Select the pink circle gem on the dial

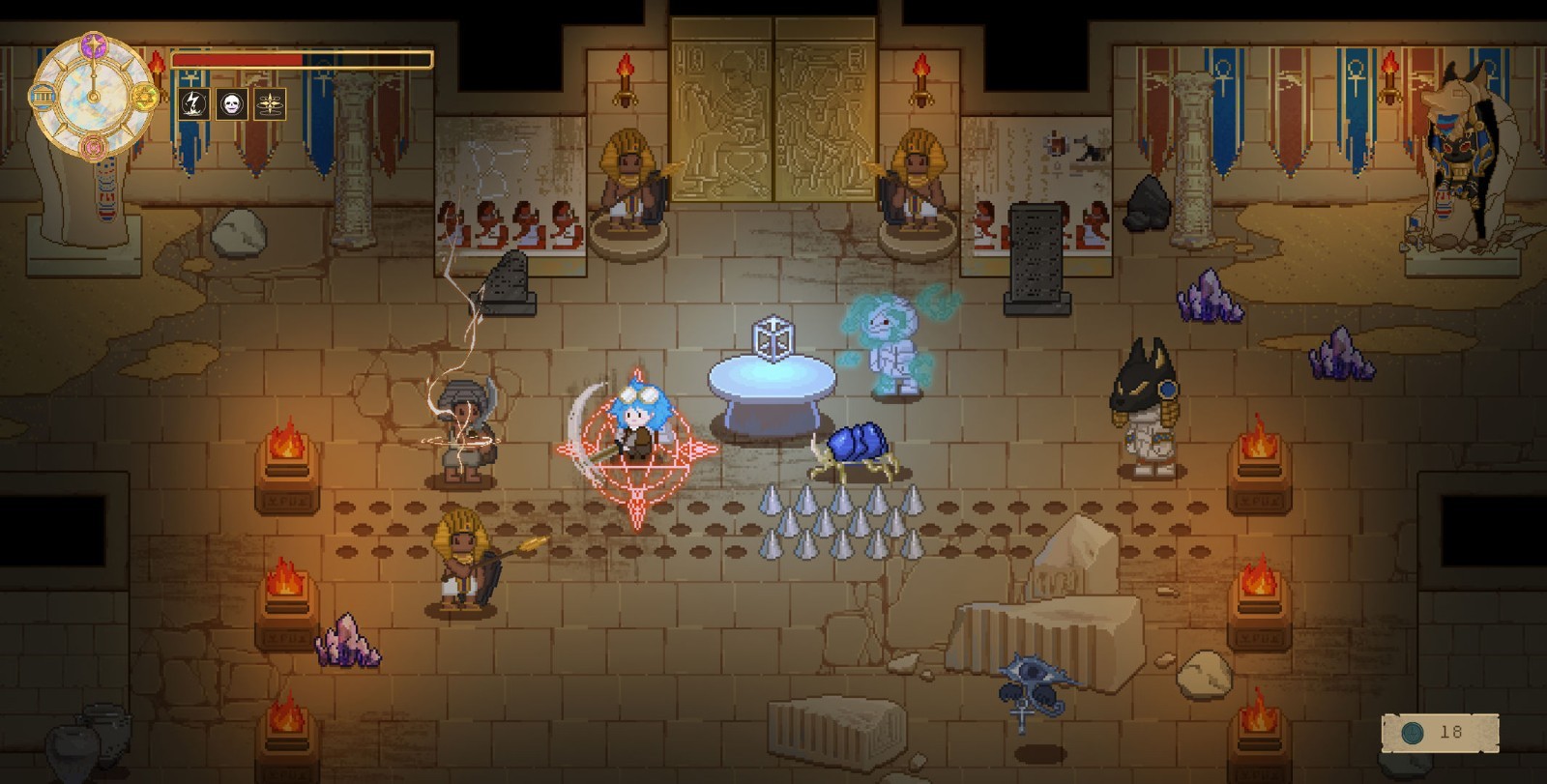tap(94, 147)
